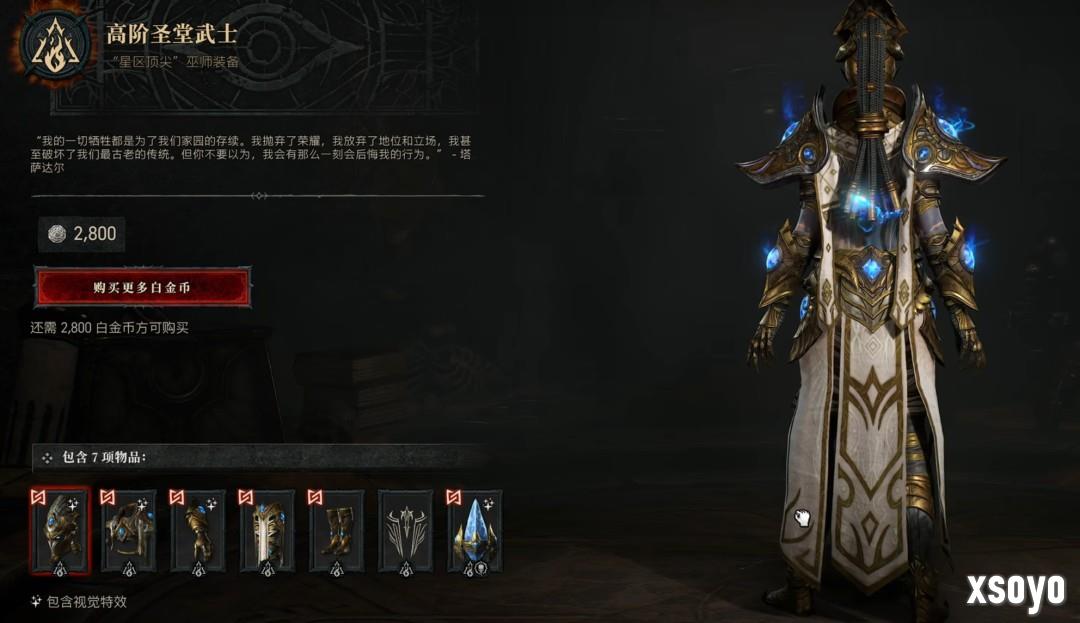Image resolution: width=1080 pixels, height=623 pixels.
Task: Select the body marking tattoo item
Action: [405, 531]
